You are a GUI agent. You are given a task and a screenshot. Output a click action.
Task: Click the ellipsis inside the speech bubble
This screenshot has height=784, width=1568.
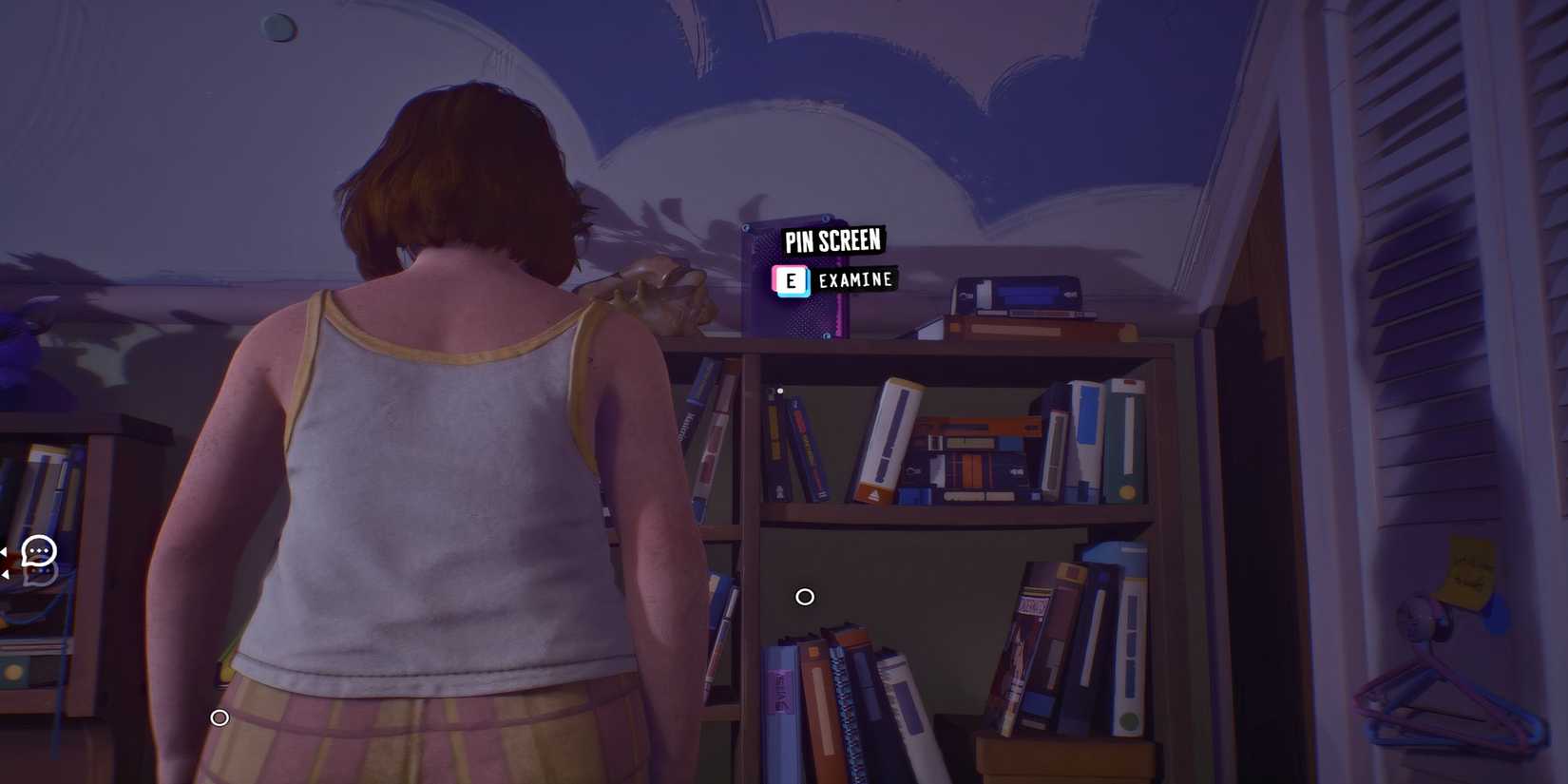39,550
